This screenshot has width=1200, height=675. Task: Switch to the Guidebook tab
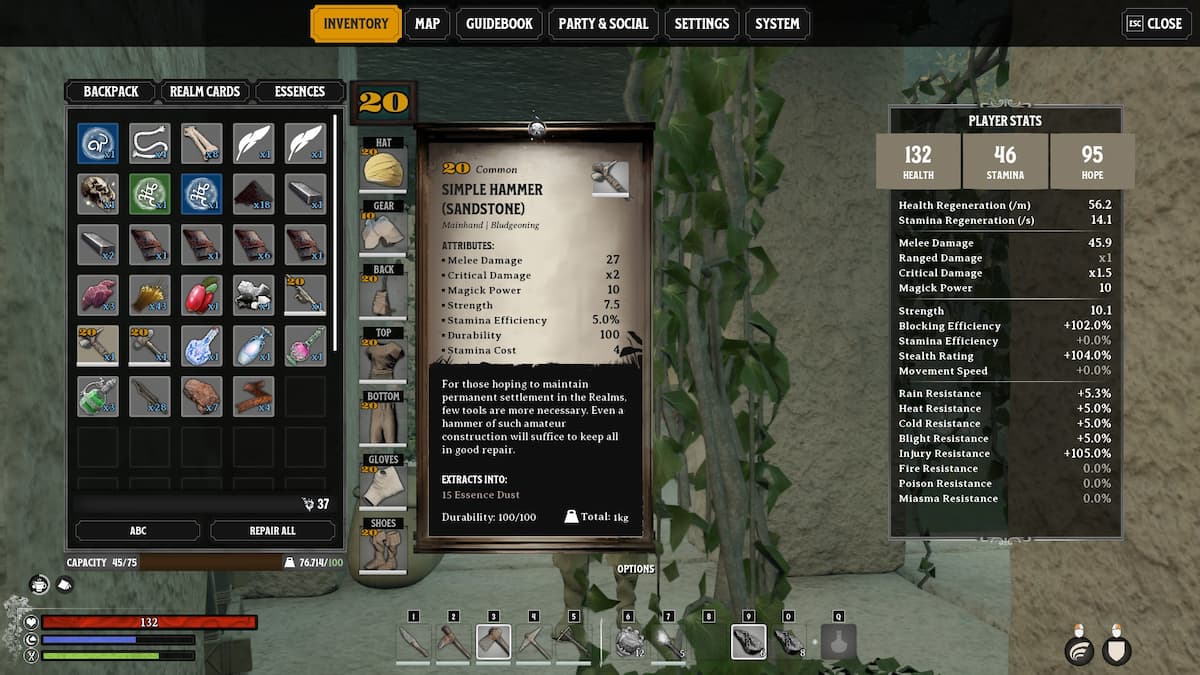click(x=499, y=24)
